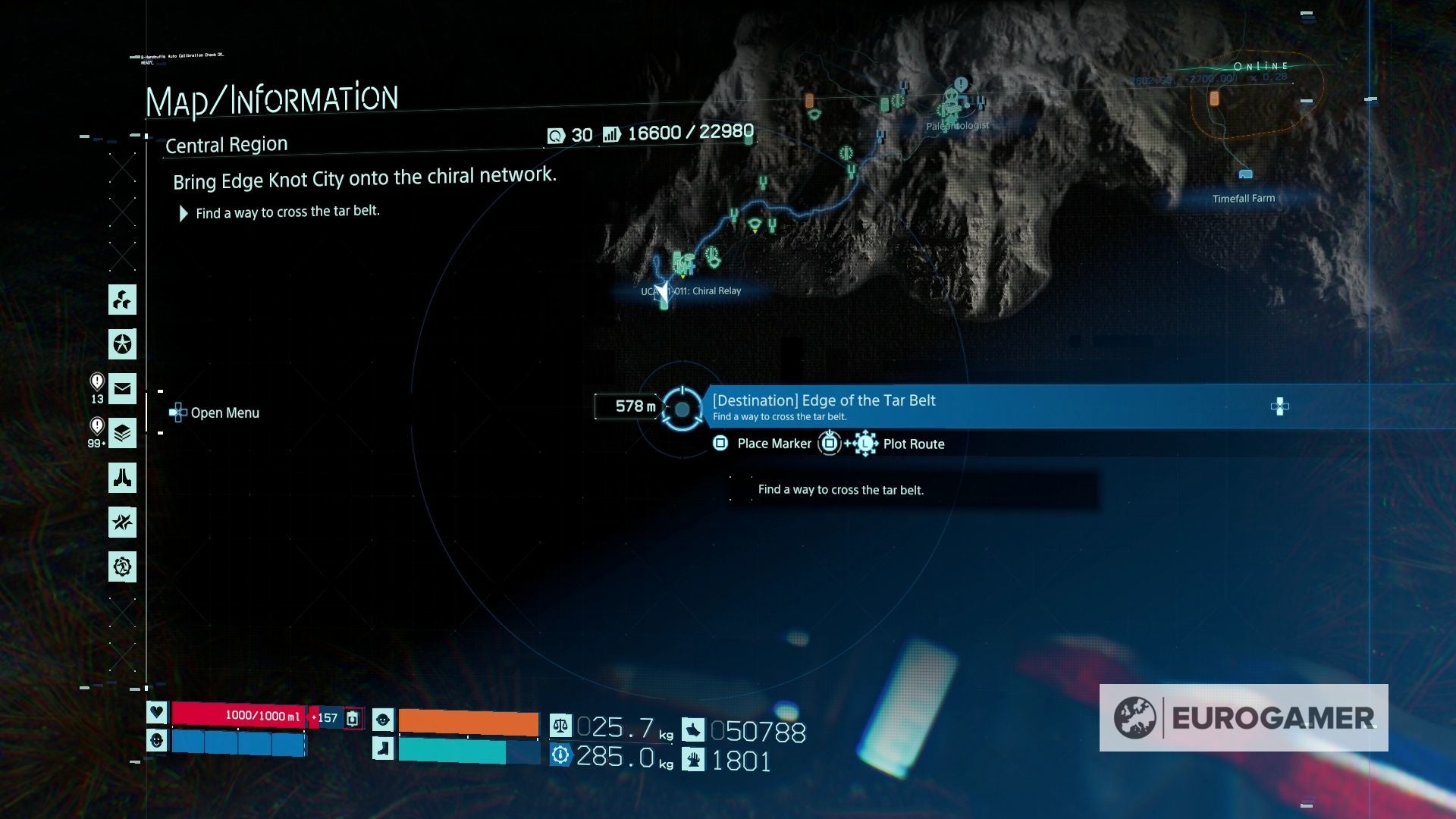
Task: Select the Timefall Farm map marker
Action: [1245, 175]
